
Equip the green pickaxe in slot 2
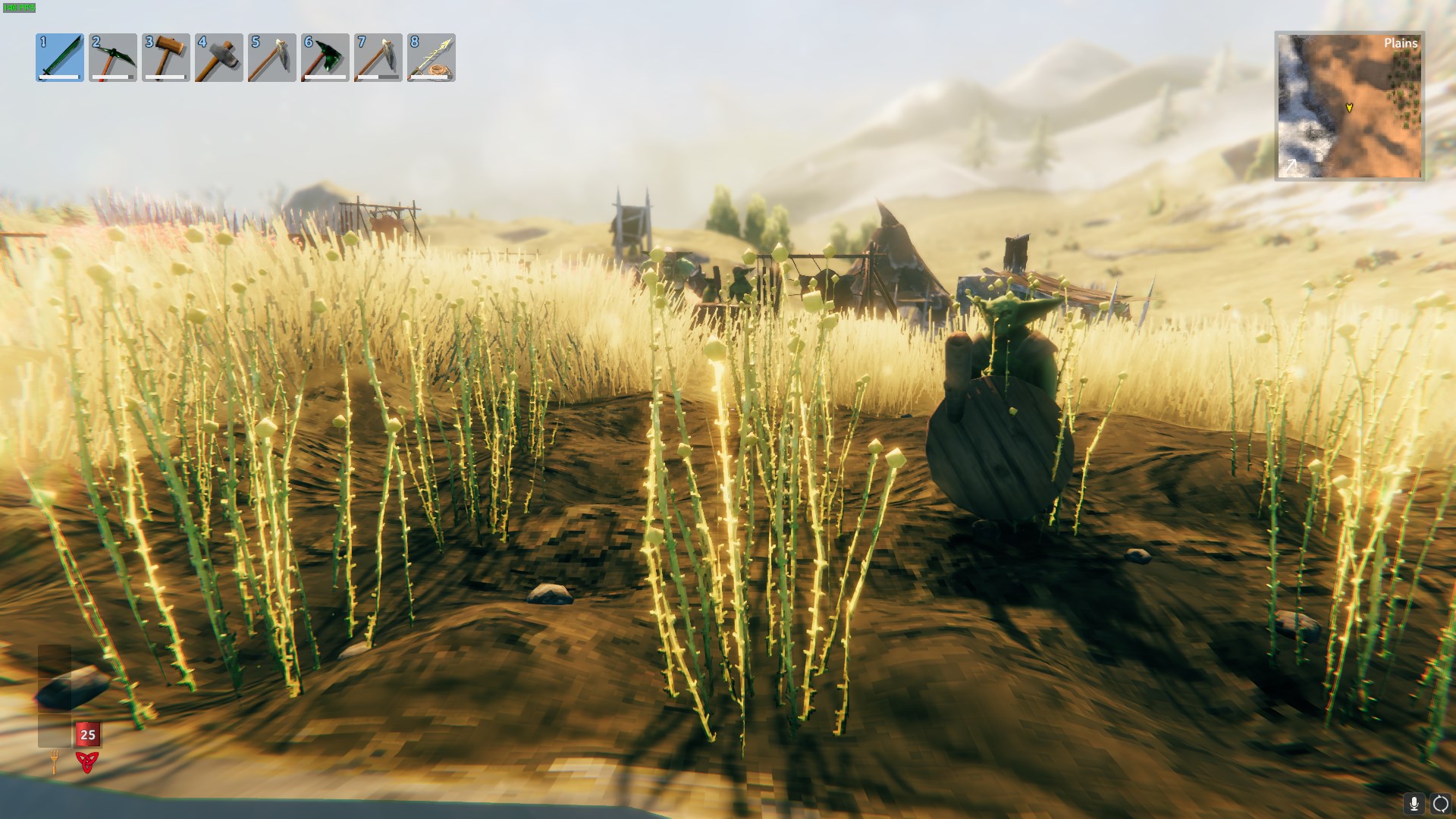pyautogui.click(x=113, y=58)
